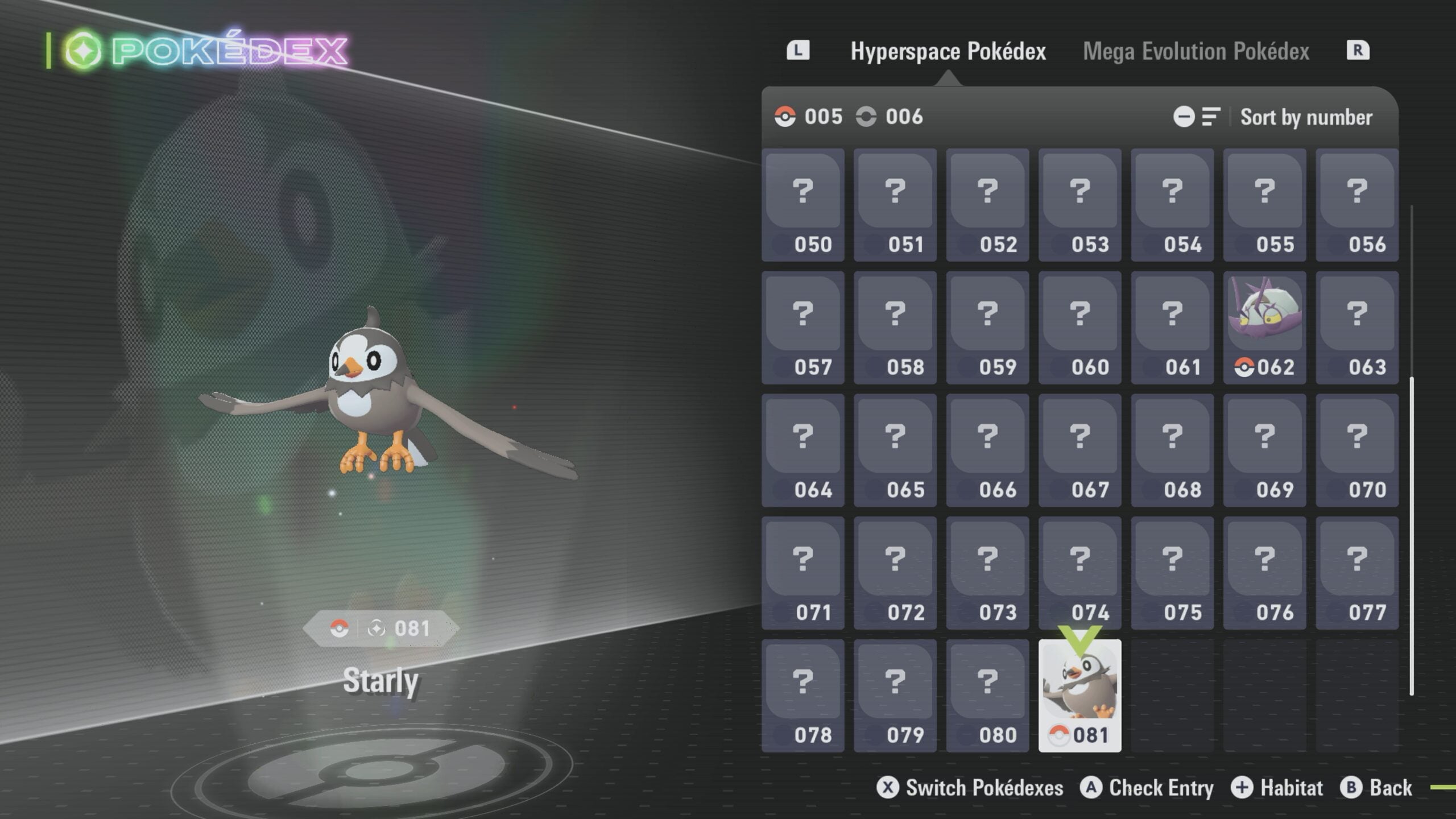1456x819 pixels.
Task: Select the Starly entry numbered 081
Action: [x=1079, y=695]
